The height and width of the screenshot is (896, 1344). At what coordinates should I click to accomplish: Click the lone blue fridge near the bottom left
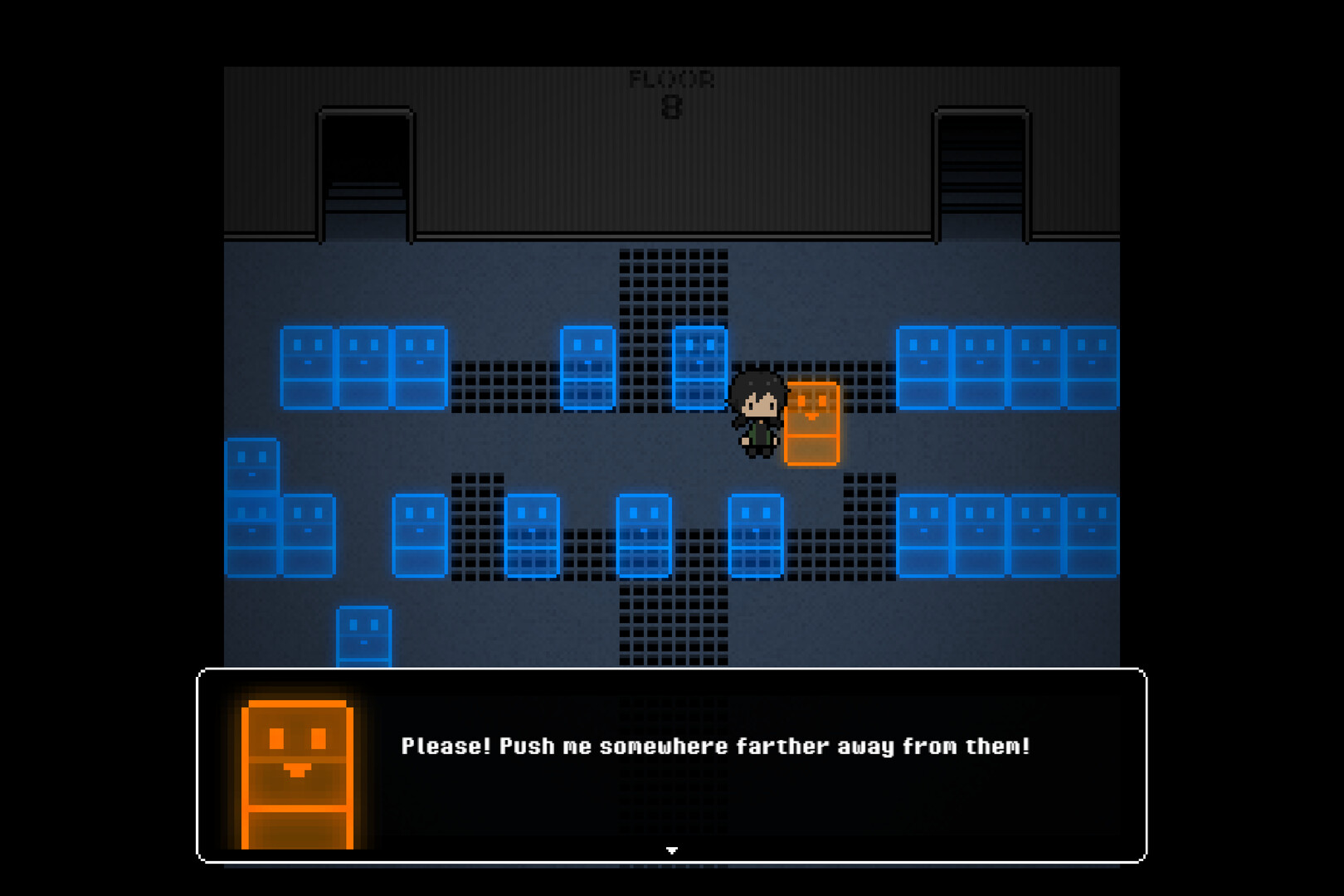pos(363,635)
